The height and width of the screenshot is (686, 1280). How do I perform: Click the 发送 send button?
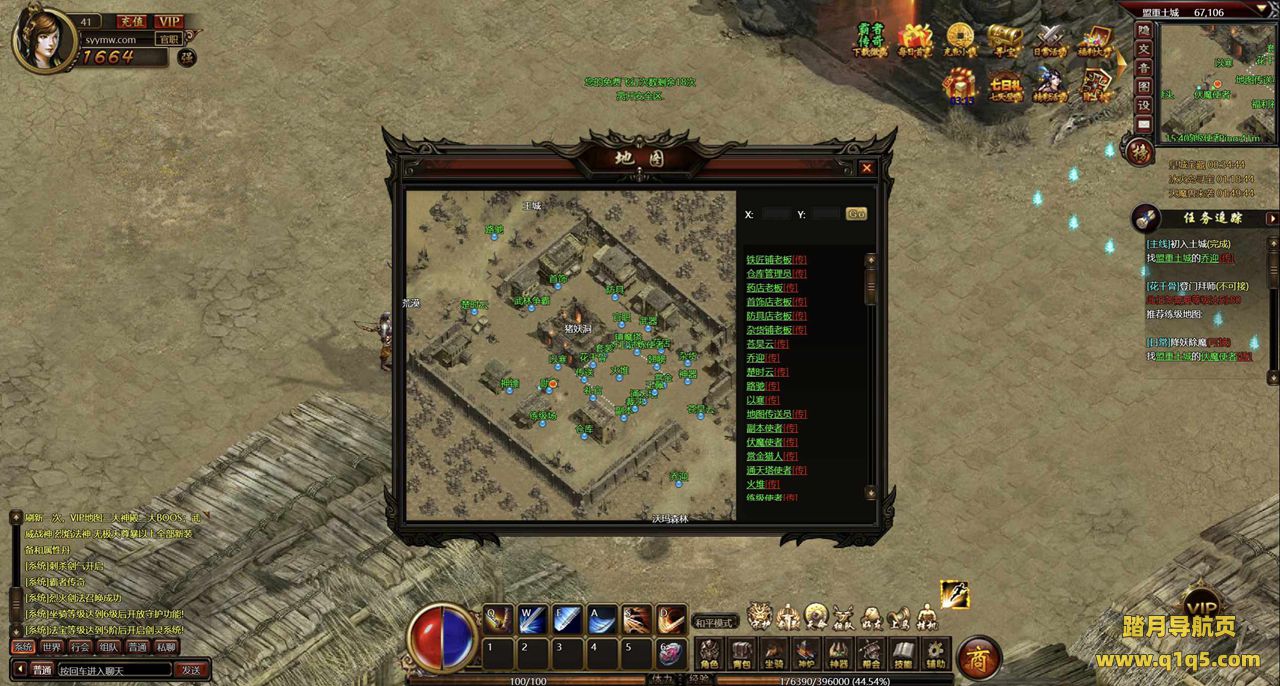pos(190,670)
